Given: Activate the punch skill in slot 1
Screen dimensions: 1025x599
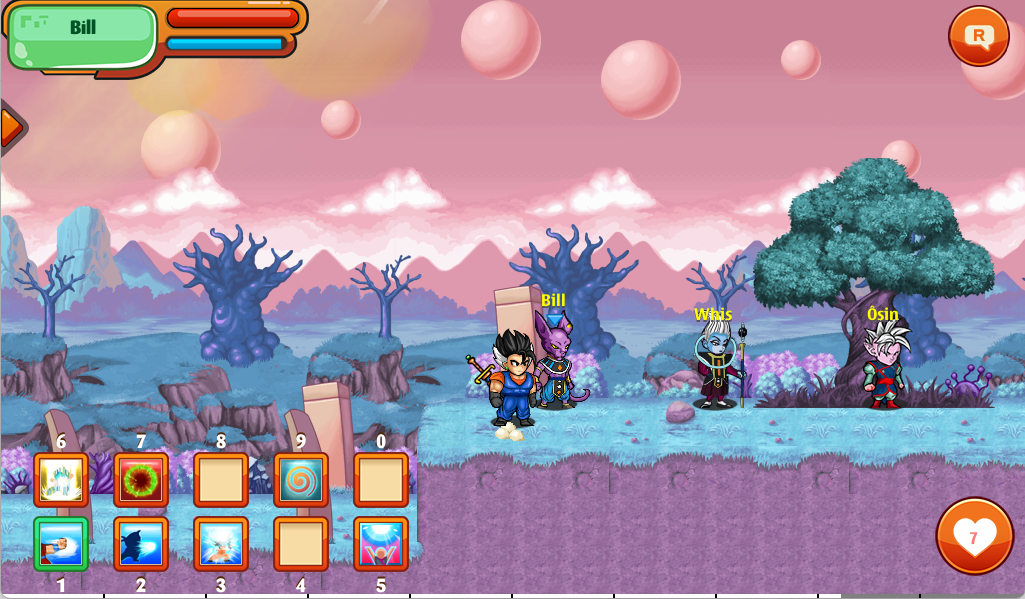Looking at the screenshot, I should tap(61, 544).
